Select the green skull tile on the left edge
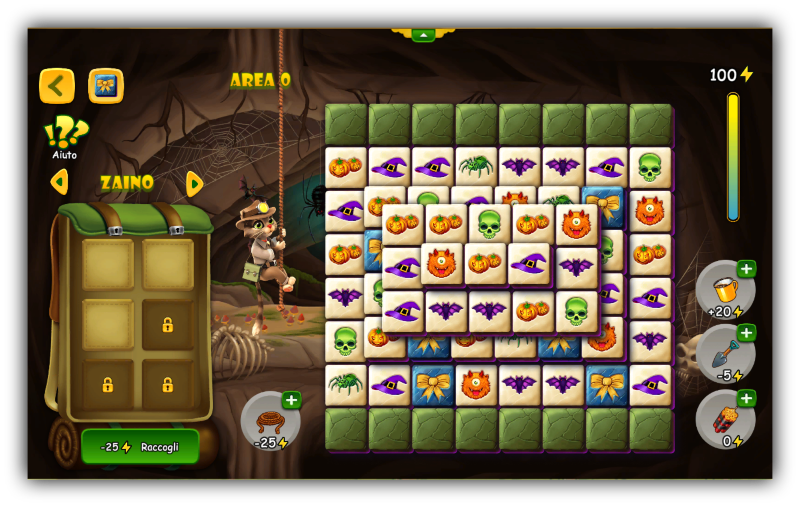This screenshot has height=507, width=800. coord(345,341)
